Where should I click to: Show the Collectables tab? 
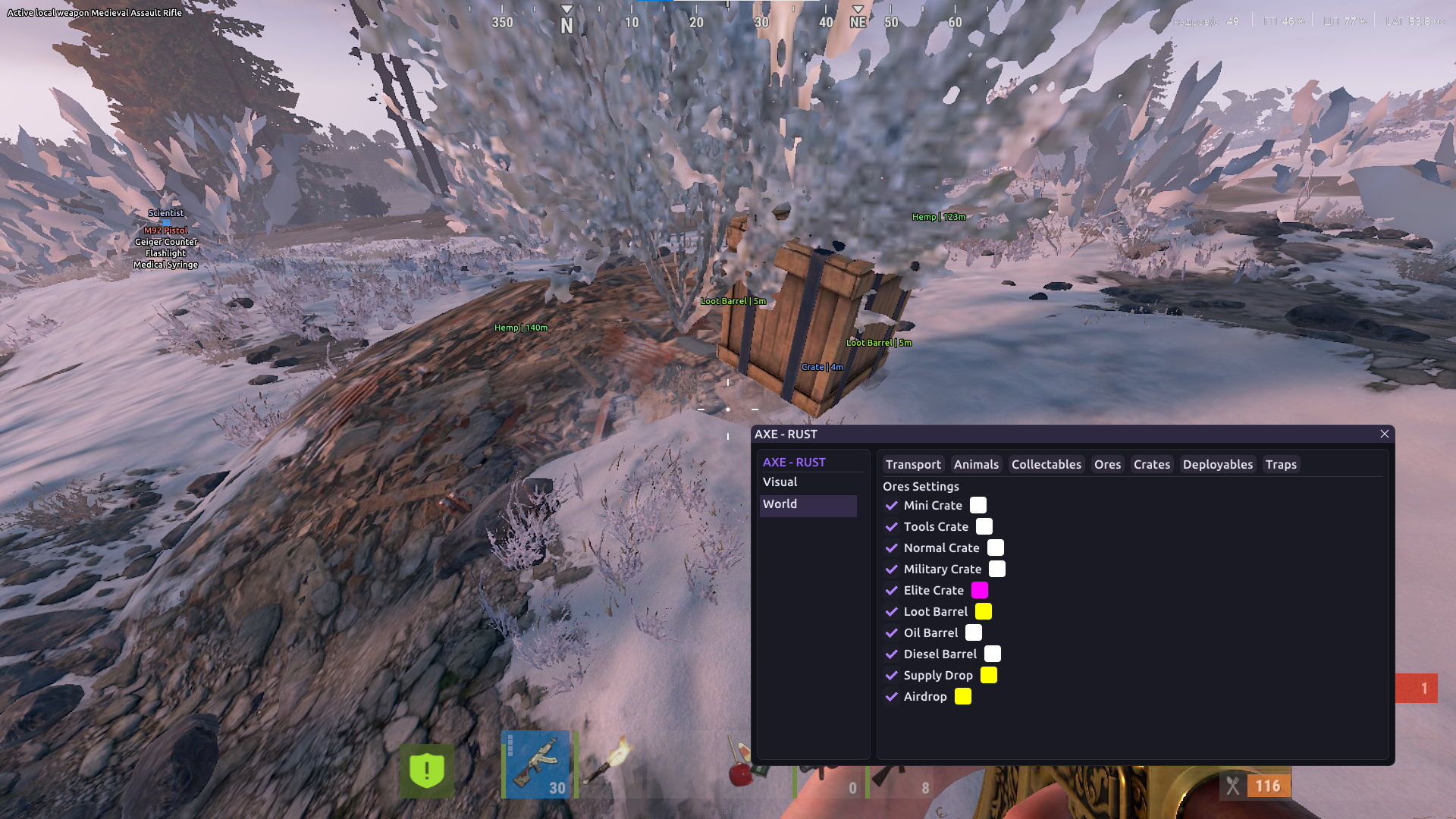pyautogui.click(x=1046, y=464)
